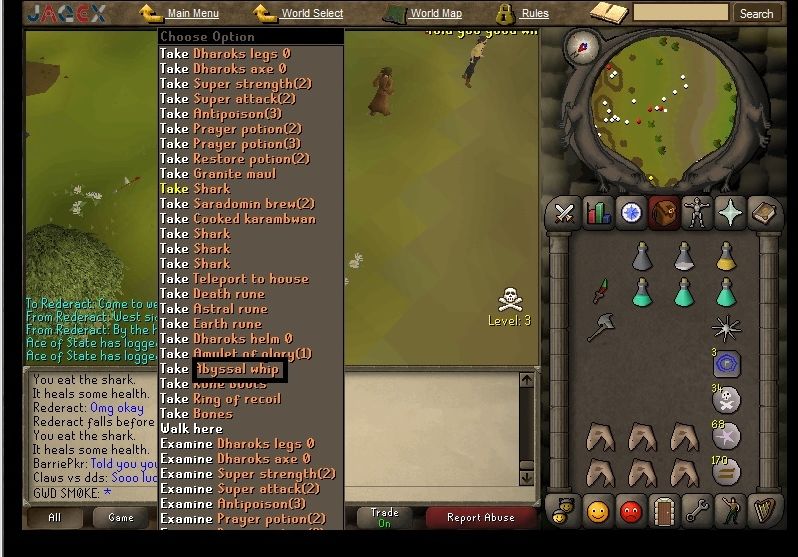
Task: Focus the search text field
Action: tap(680, 14)
